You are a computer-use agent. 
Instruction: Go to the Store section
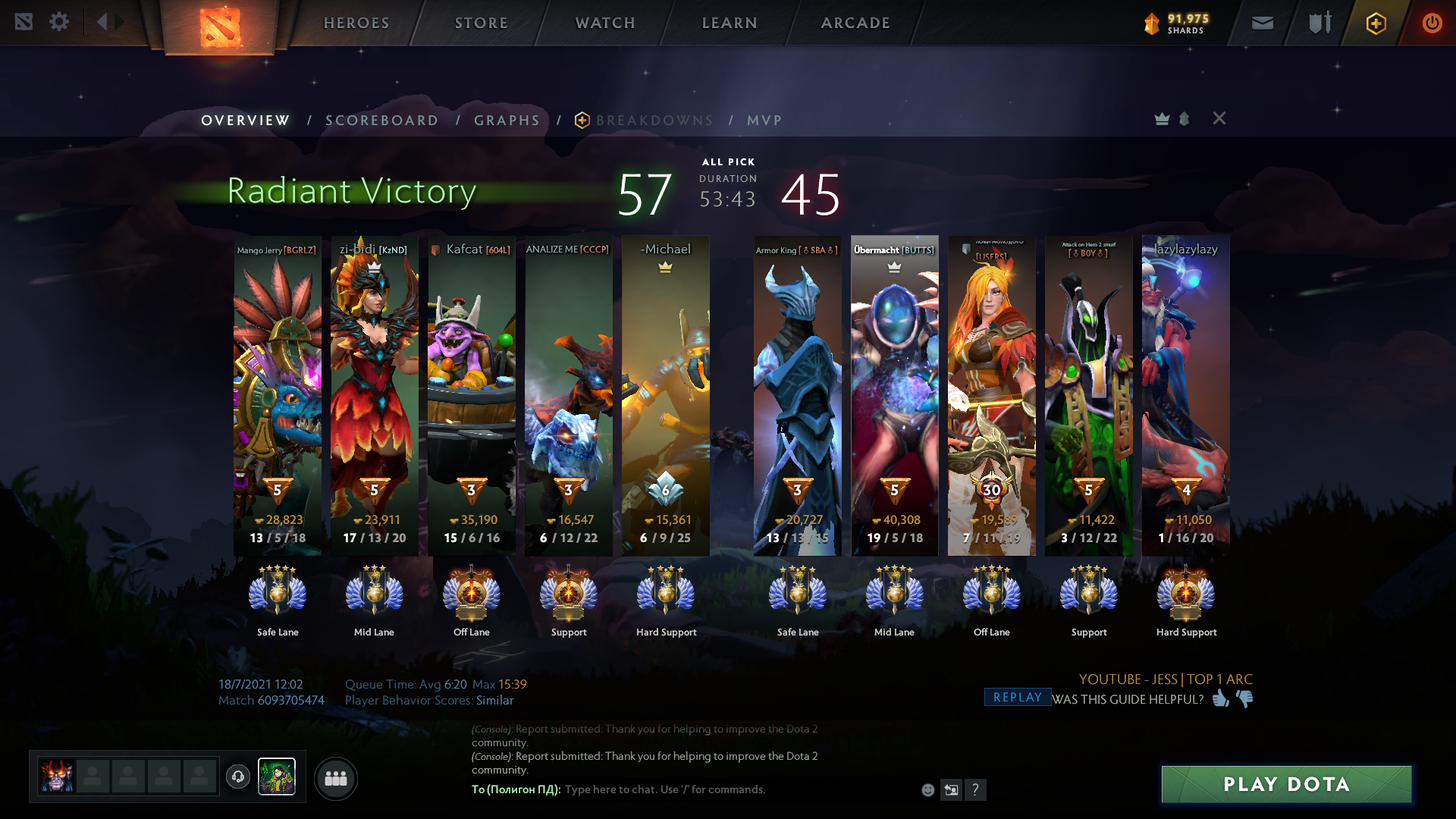point(482,23)
